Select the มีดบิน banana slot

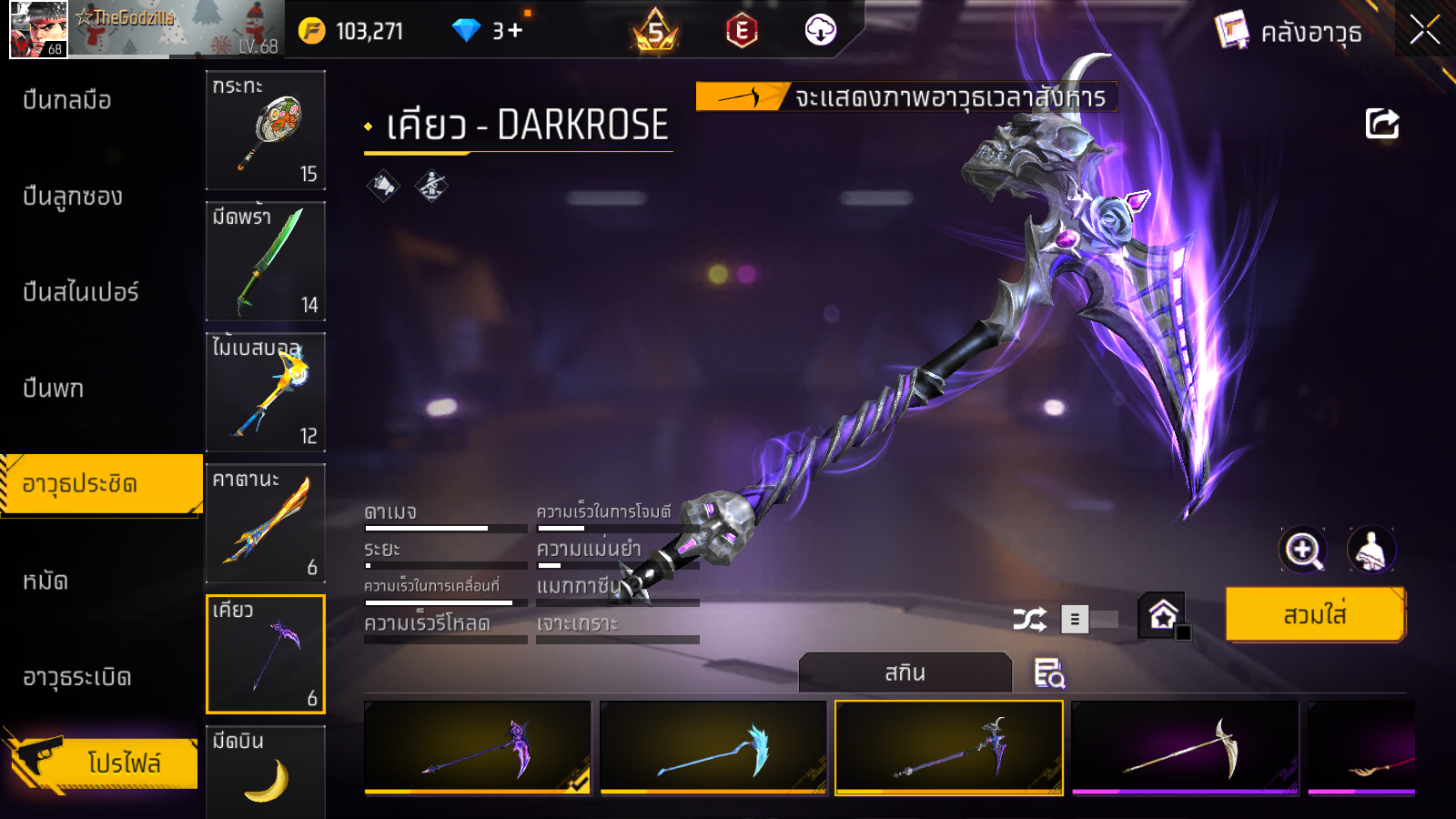[266, 772]
